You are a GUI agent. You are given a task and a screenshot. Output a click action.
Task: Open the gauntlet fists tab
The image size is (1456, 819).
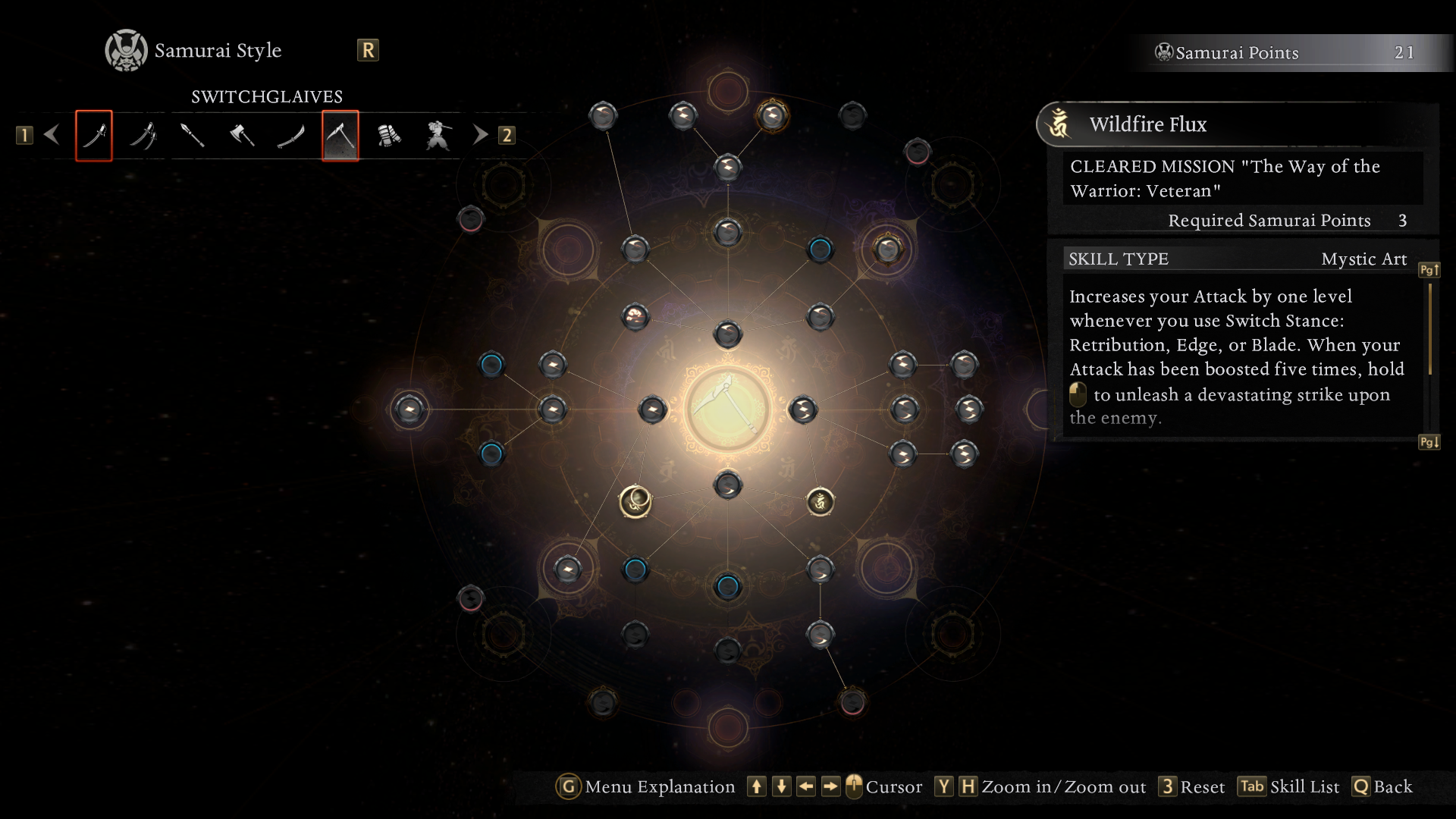[390, 136]
